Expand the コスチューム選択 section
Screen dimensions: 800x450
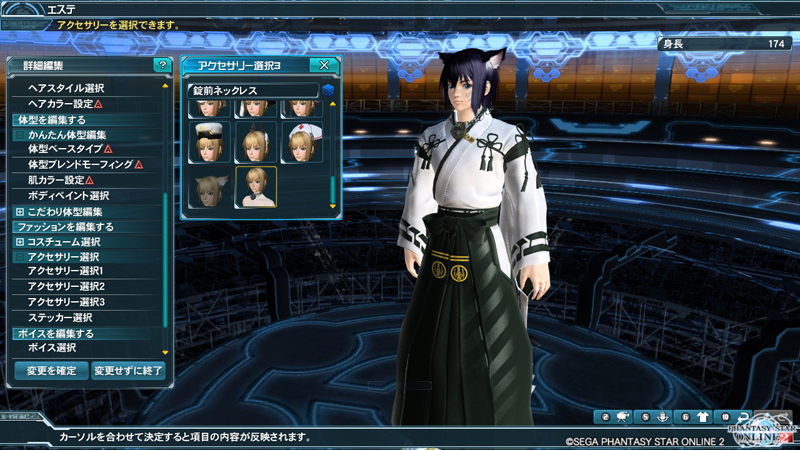[20, 242]
